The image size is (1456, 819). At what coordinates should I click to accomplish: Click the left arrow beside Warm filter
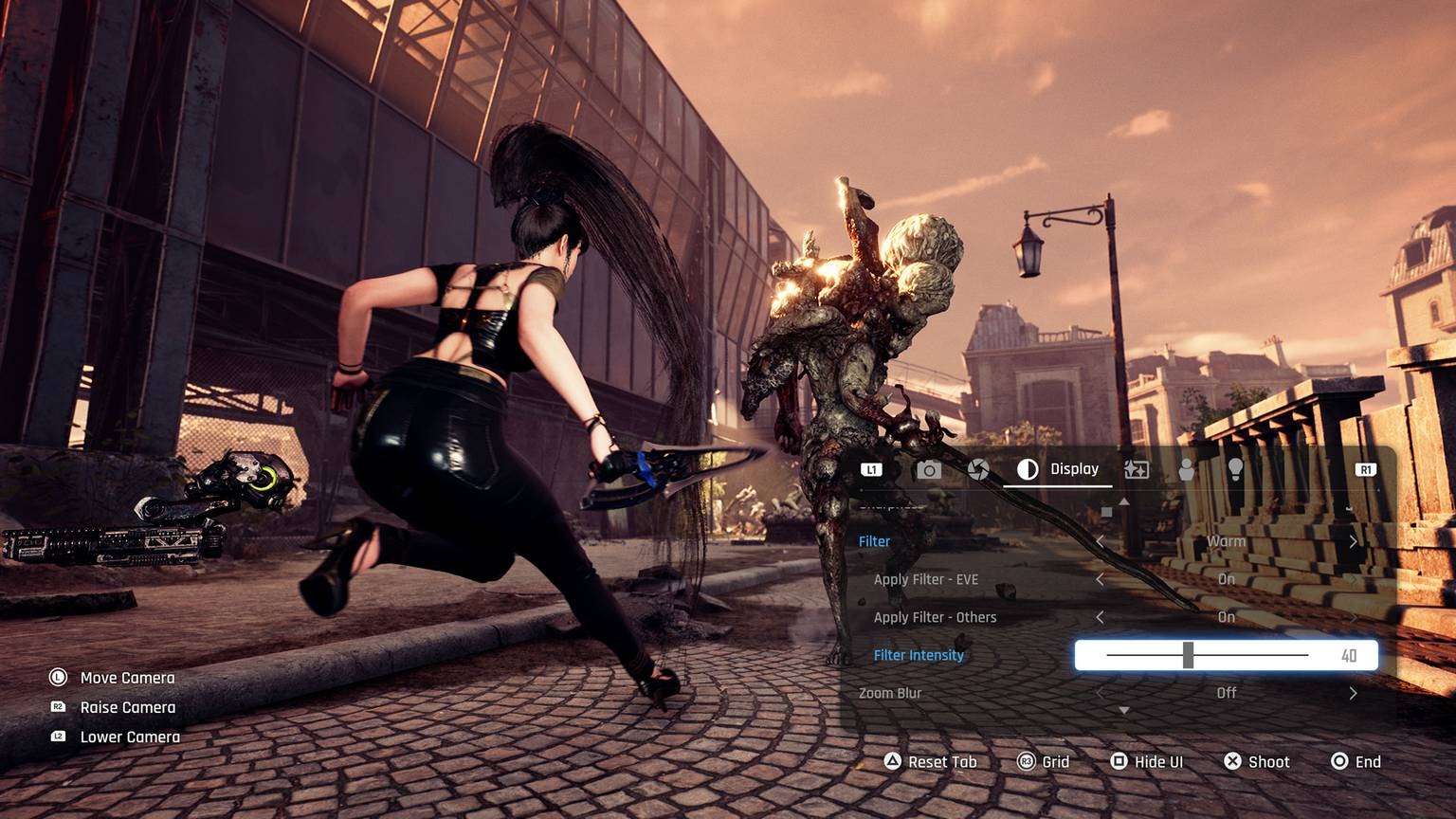point(1100,541)
